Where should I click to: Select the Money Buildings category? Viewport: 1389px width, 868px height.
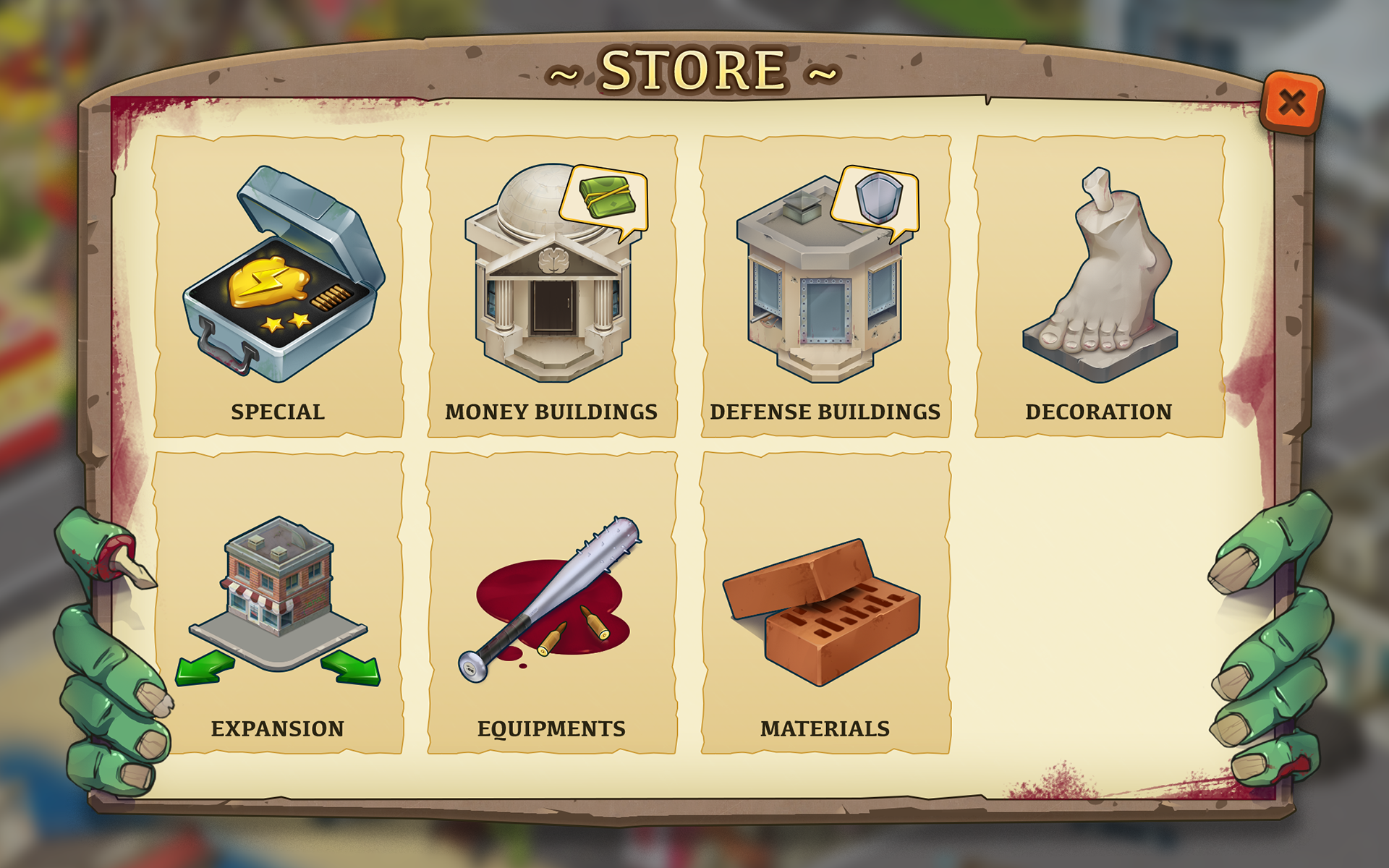click(551, 286)
